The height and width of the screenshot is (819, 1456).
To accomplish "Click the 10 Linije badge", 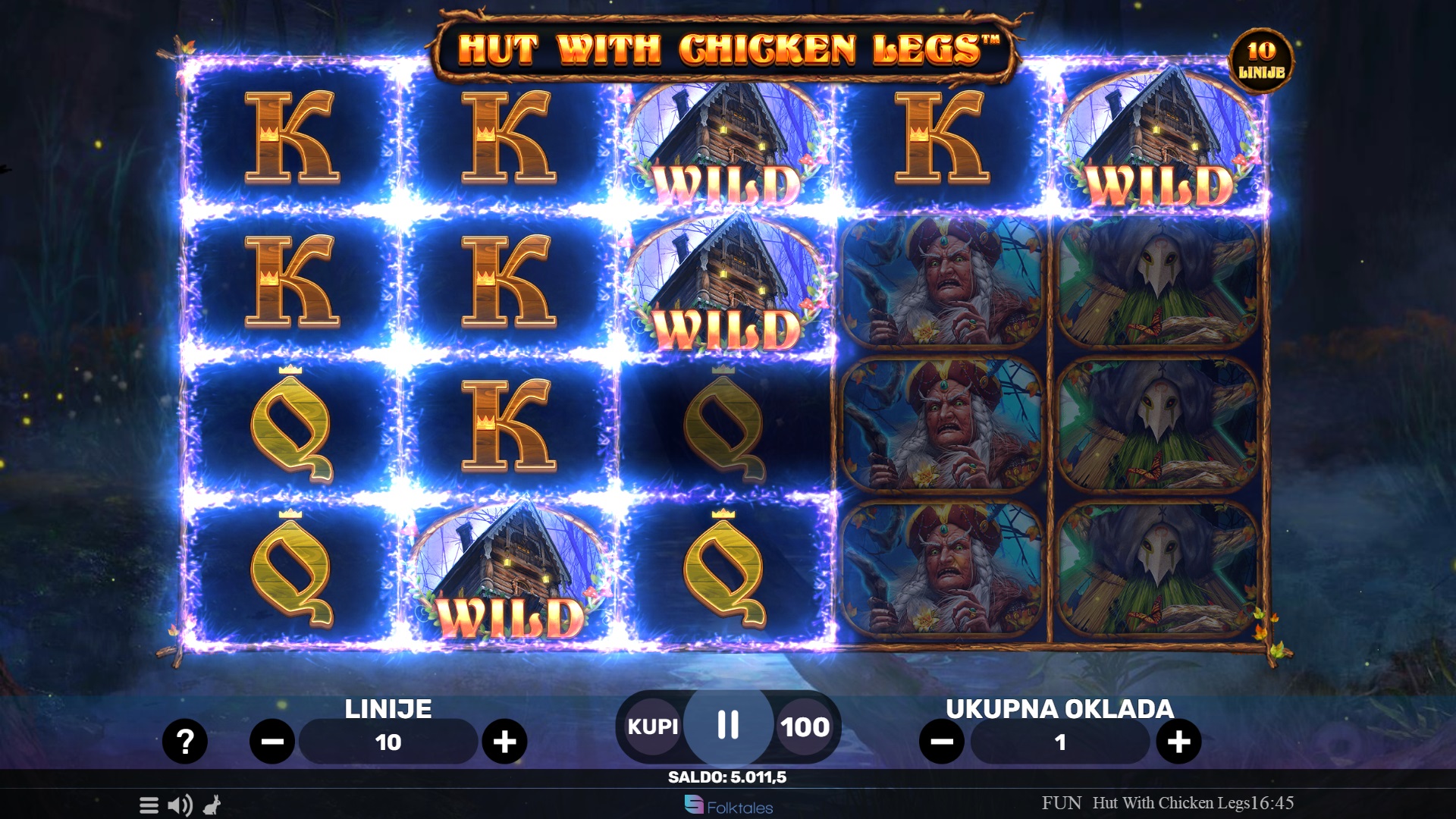I will pos(1261,61).
